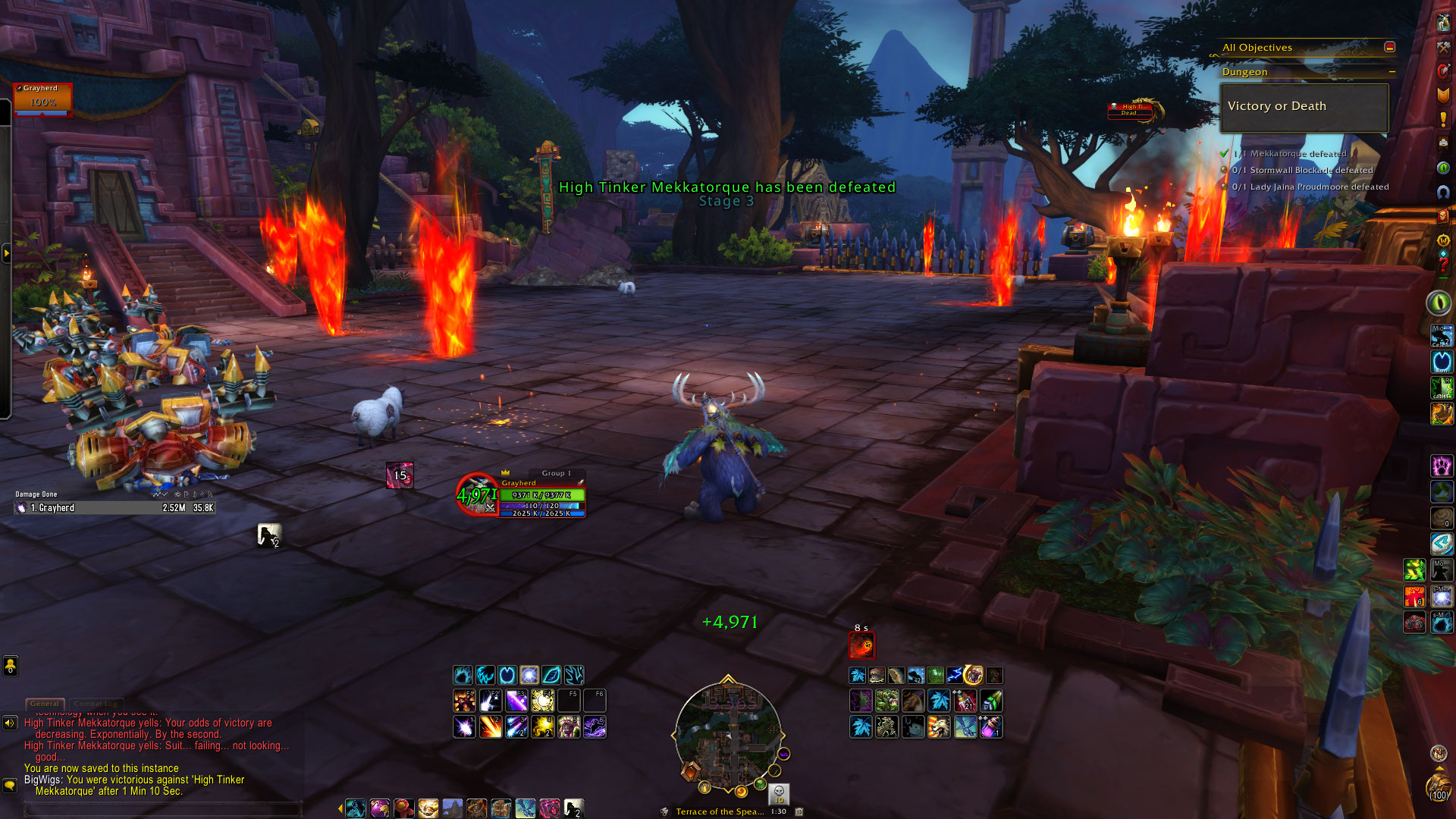1456x819 pixels.
Task: Activate the orange streak ability in slot 2
Action: coord(491,727)
